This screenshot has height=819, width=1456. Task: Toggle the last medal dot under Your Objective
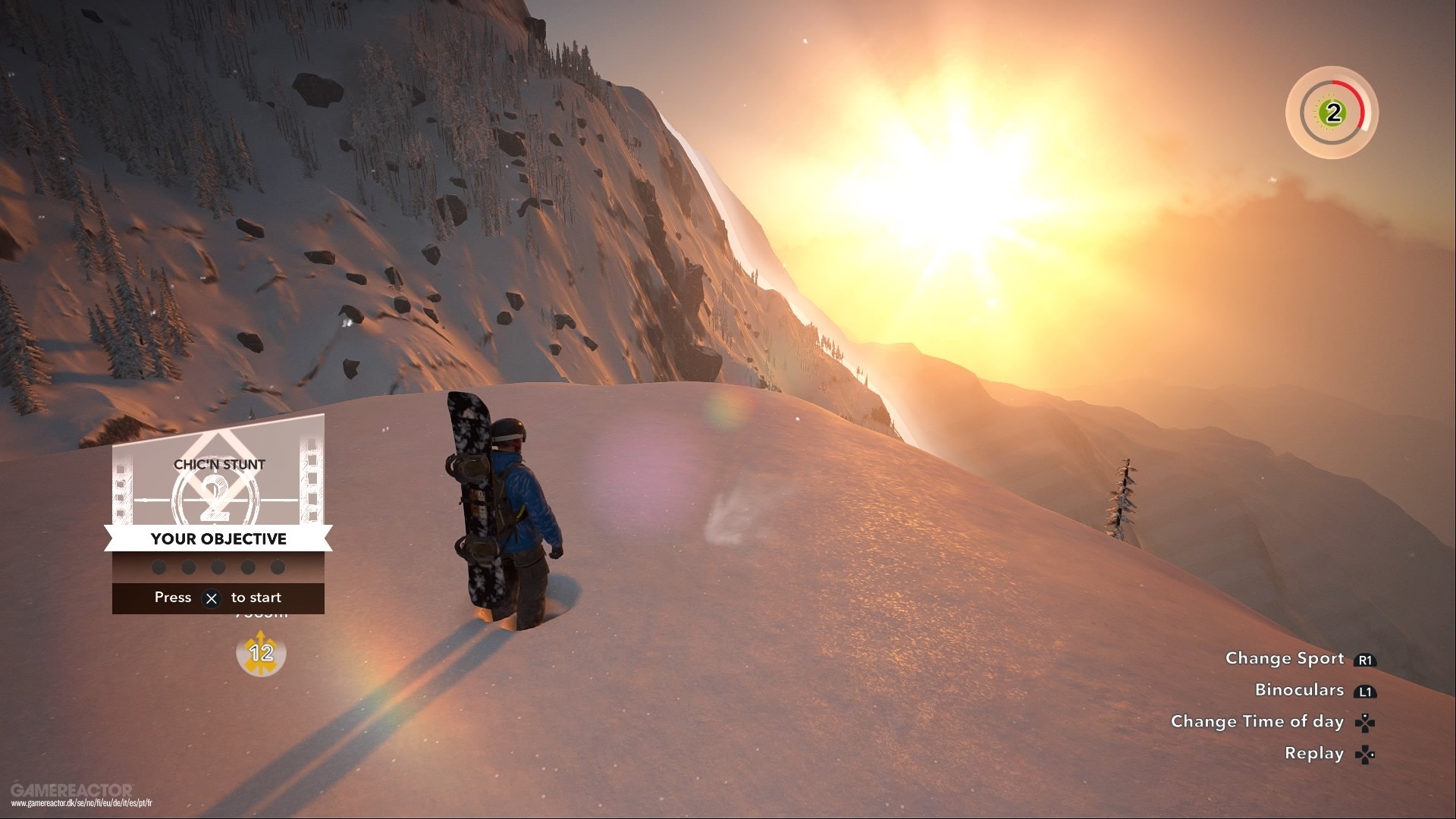point(278,566)
